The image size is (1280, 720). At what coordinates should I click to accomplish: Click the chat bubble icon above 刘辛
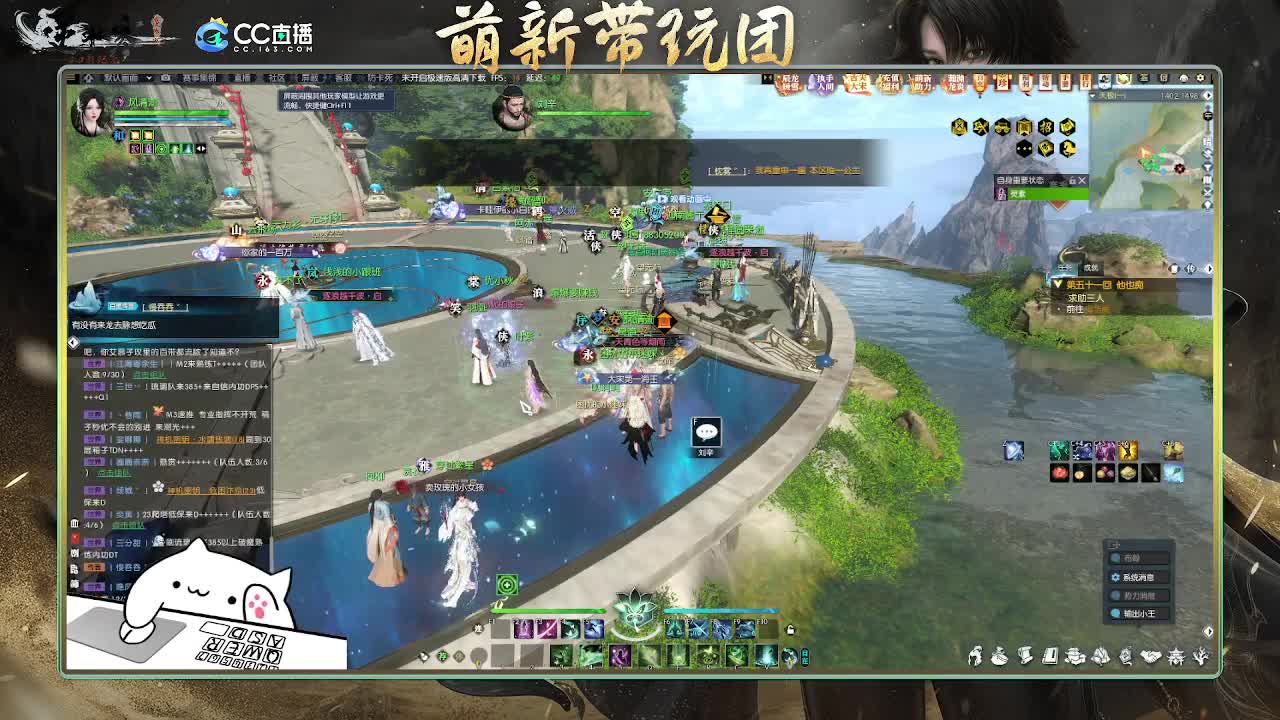(x=707, y=430)
